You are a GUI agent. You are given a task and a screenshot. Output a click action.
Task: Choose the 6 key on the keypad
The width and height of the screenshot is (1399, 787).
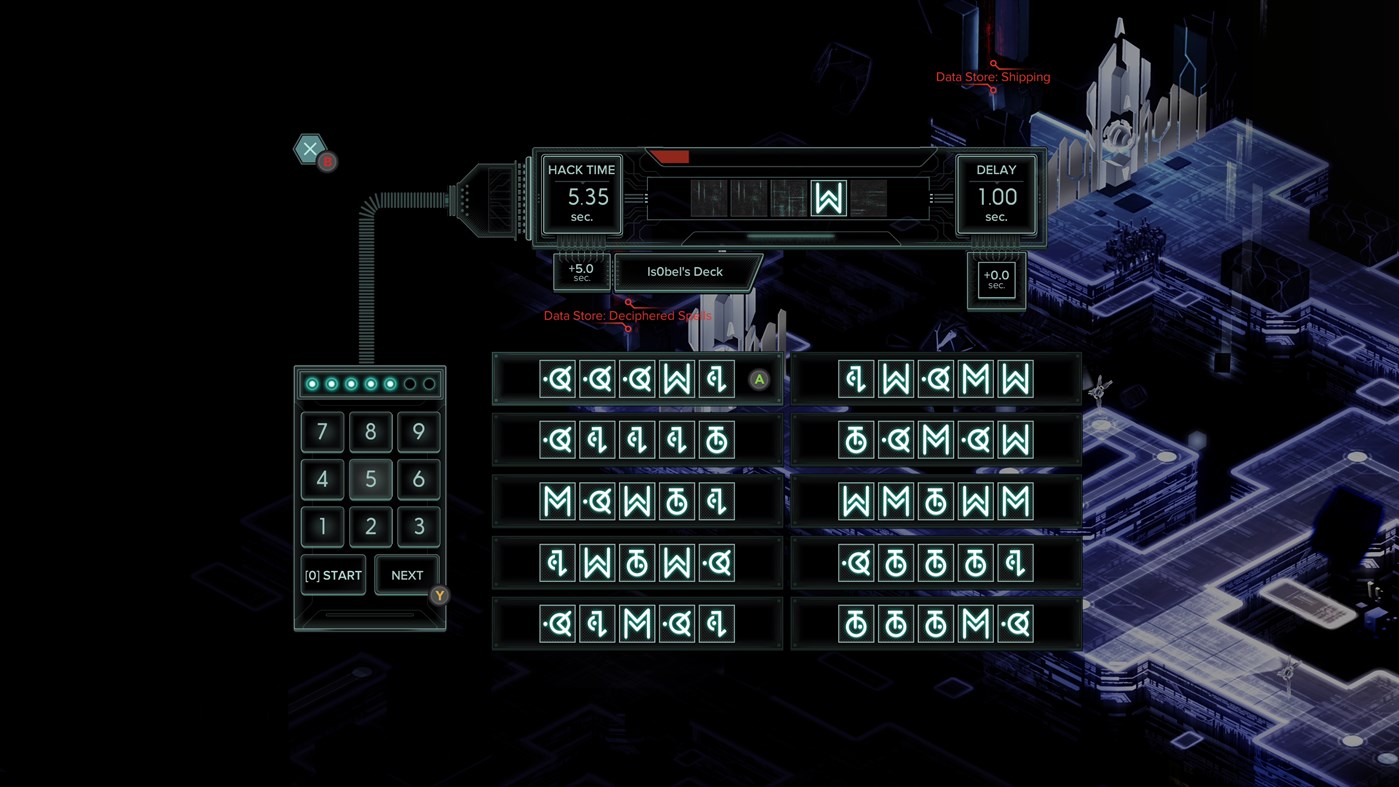[x=418, y=480]
